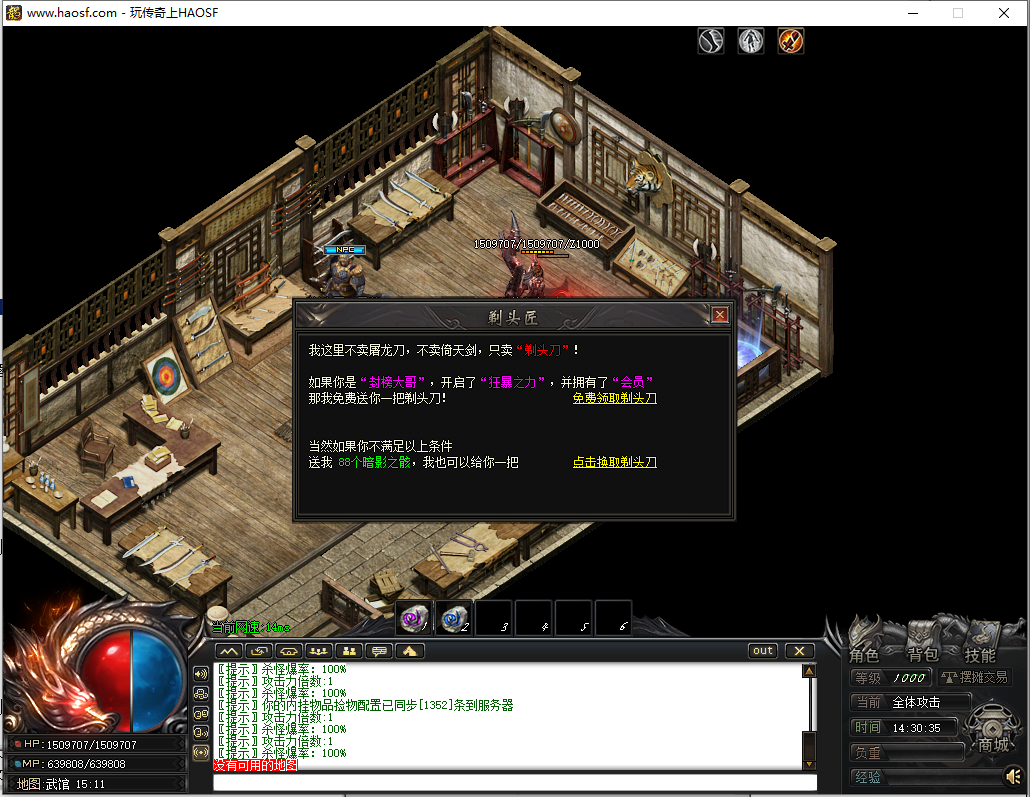Toggle the sound speaker icon

tap(1013, 776)
